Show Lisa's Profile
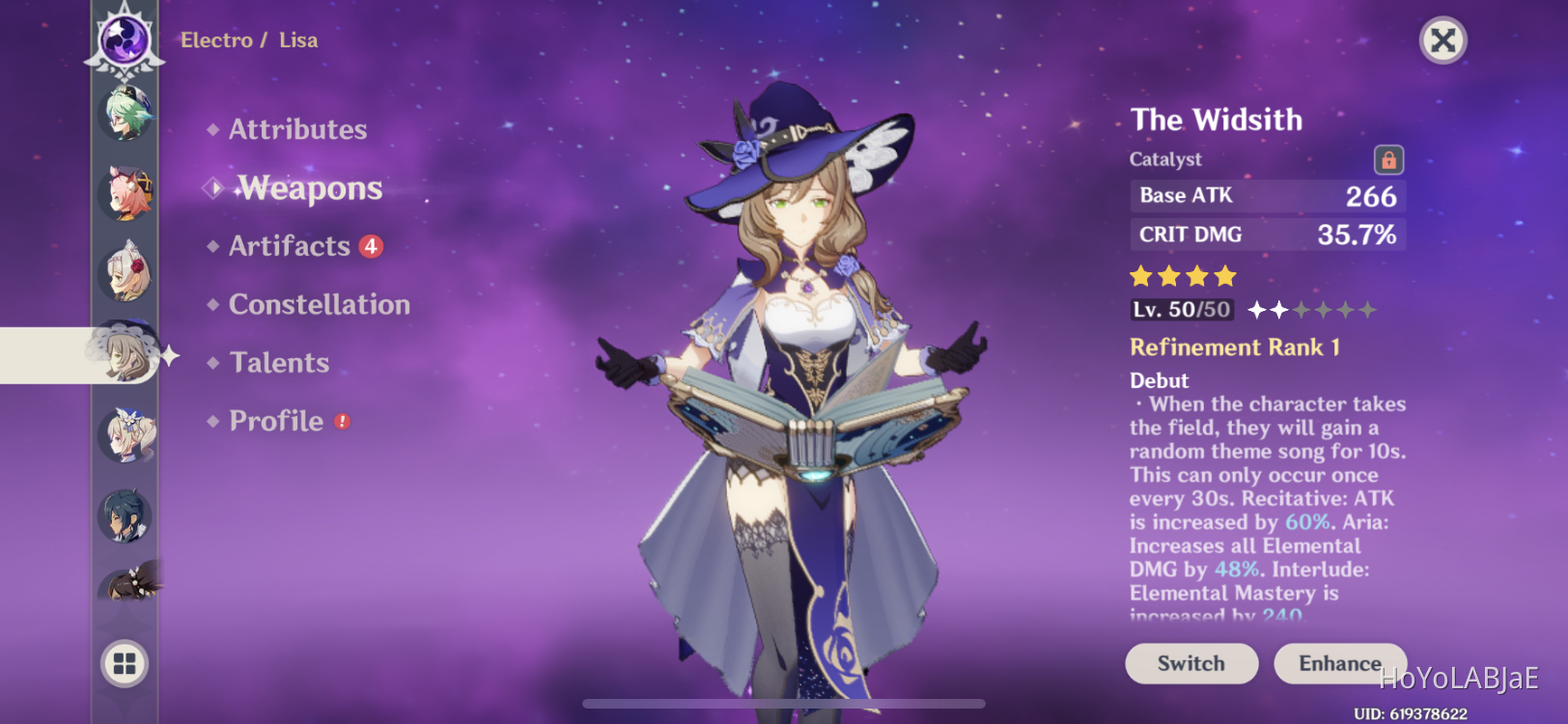Screen dimensions: 1568x724 tap(276, 421)
